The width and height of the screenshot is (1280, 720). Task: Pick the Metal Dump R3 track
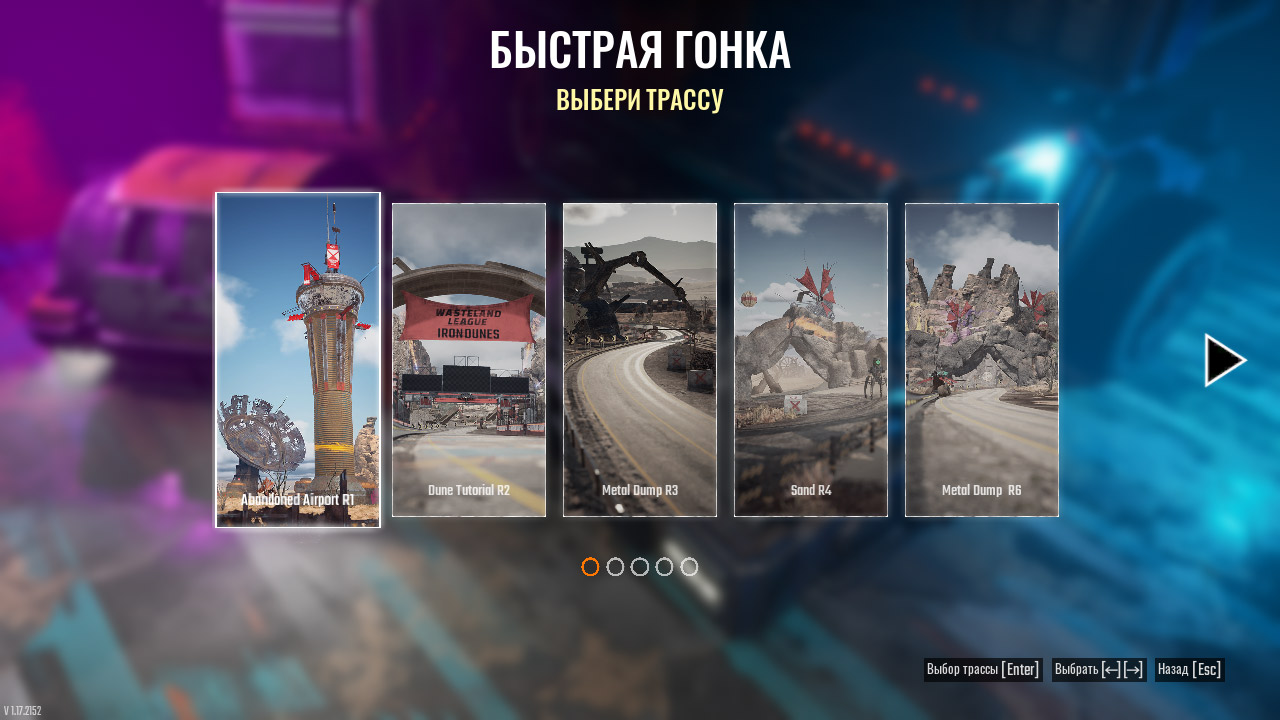tap(640, 360)
